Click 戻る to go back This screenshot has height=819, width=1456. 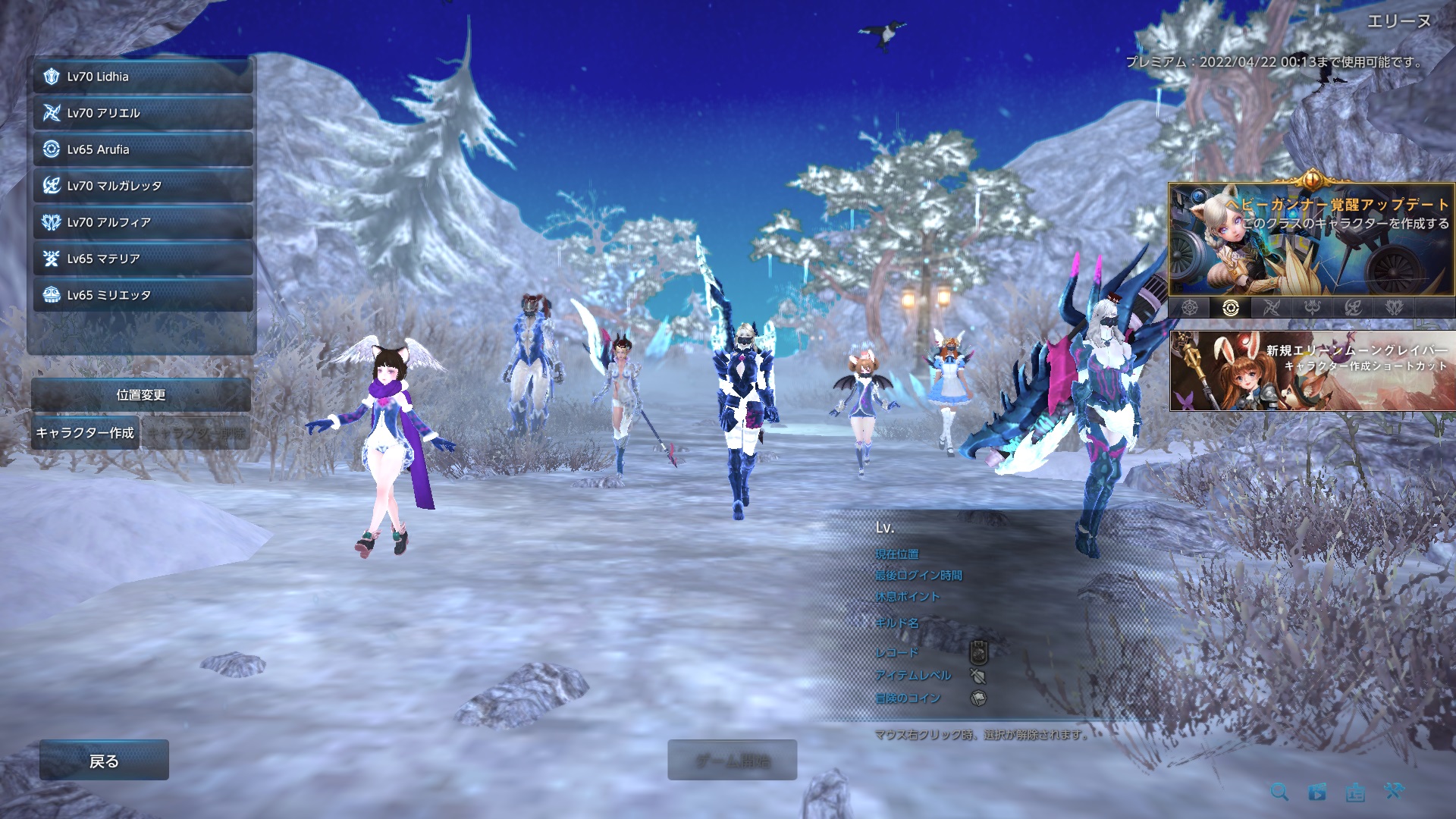tap(102, 761)
